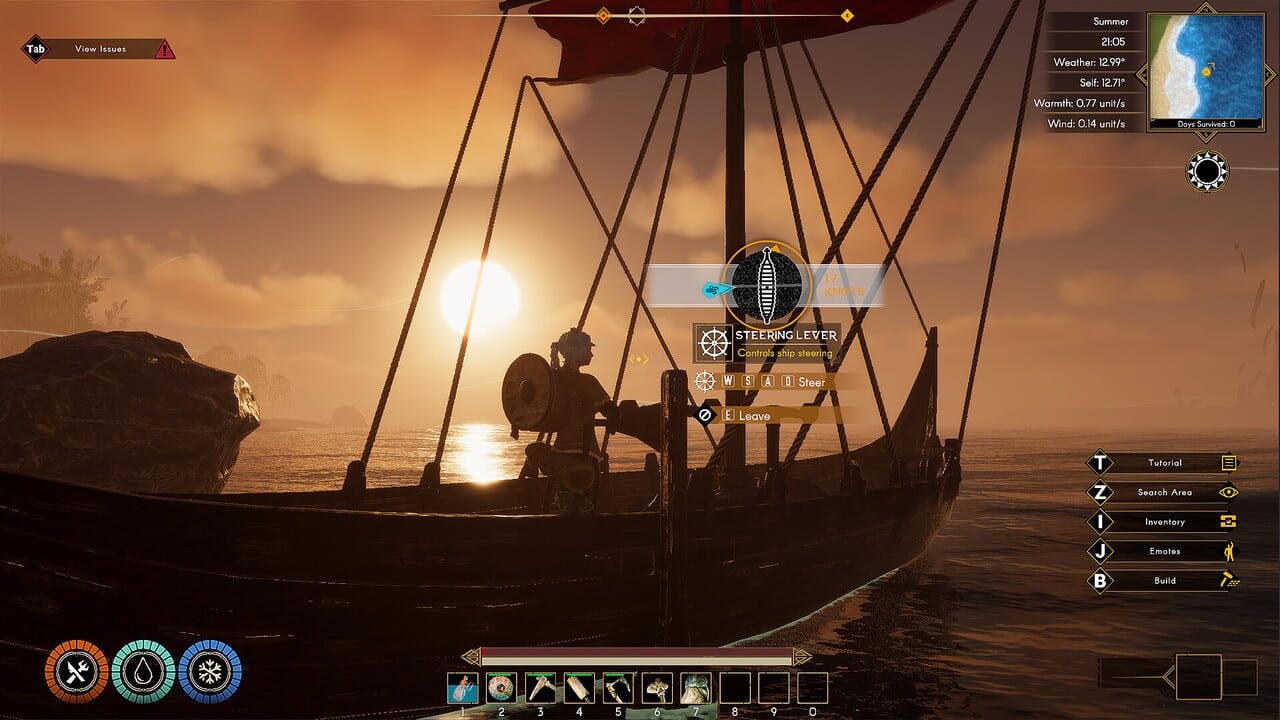Click the sun dial icon below the minimap
1280x720 pixels.
(1207, 172)
